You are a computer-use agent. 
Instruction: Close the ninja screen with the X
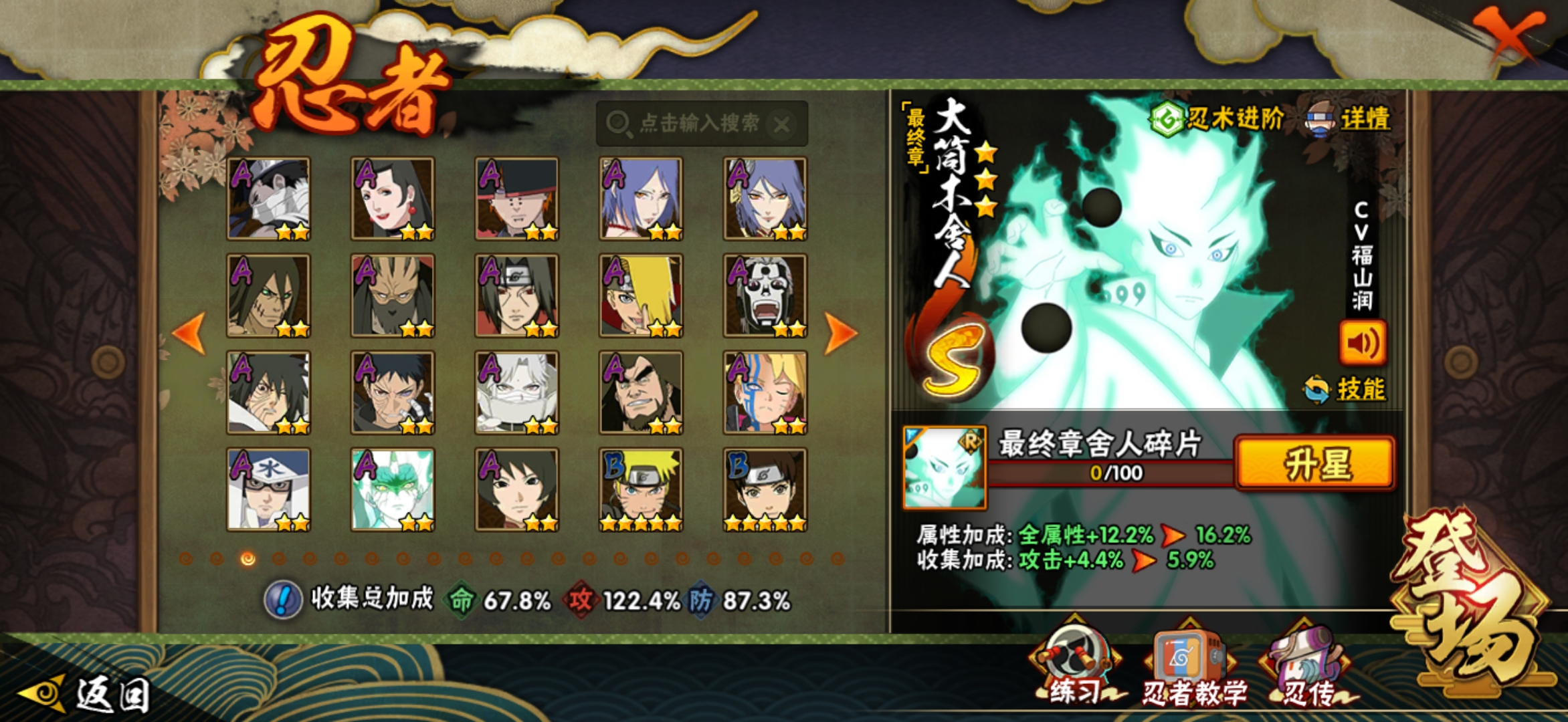coord(1510,35)
